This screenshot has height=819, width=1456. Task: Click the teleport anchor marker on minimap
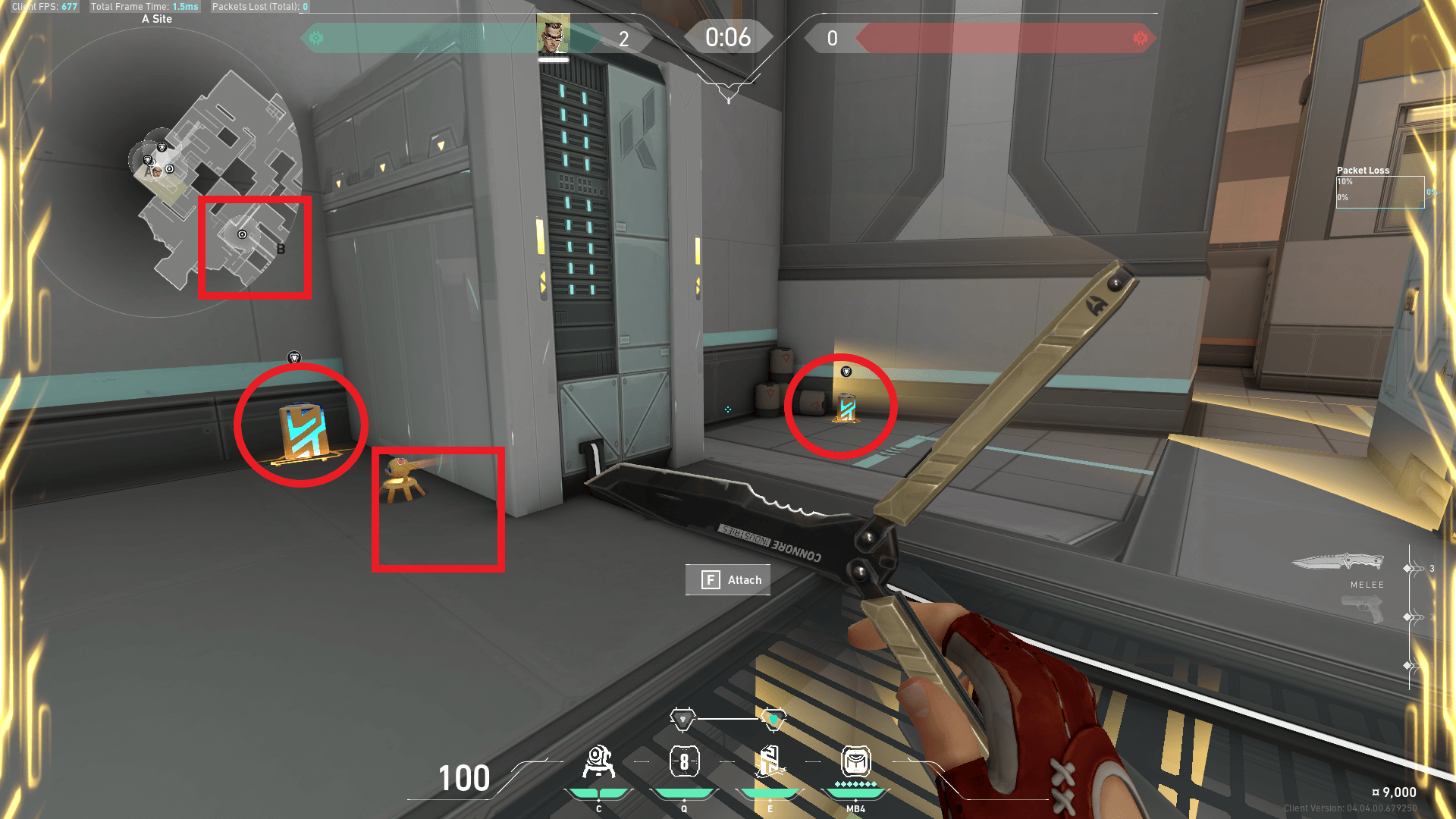point(243,234)
